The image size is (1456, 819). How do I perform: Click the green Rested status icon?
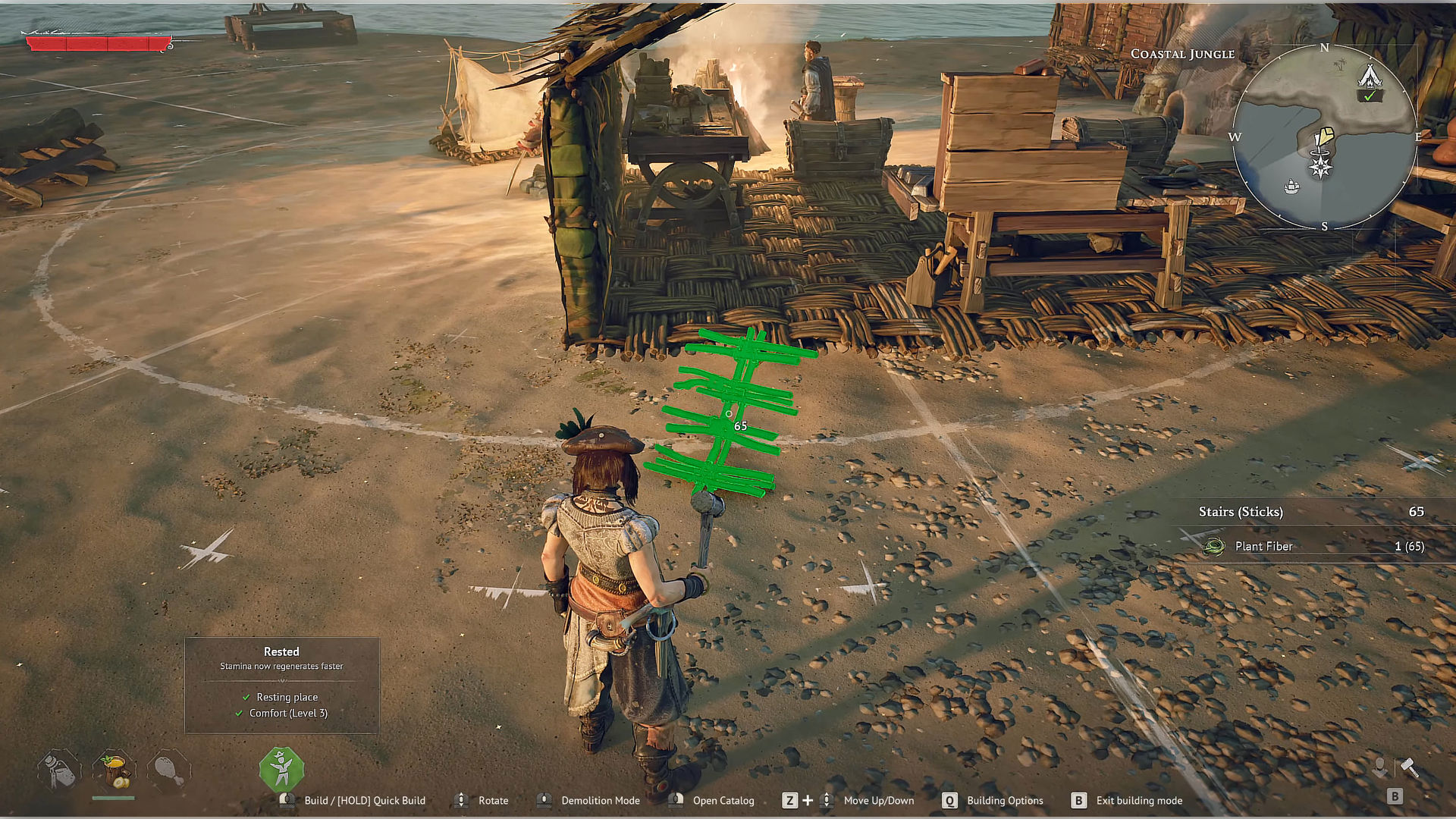281,769
